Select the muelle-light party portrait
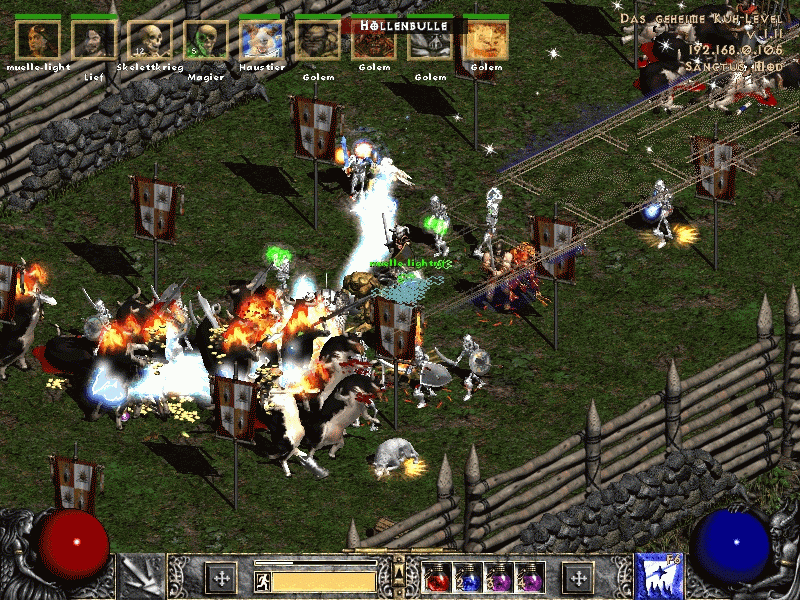800x600 pixels. tap(38, 39)
